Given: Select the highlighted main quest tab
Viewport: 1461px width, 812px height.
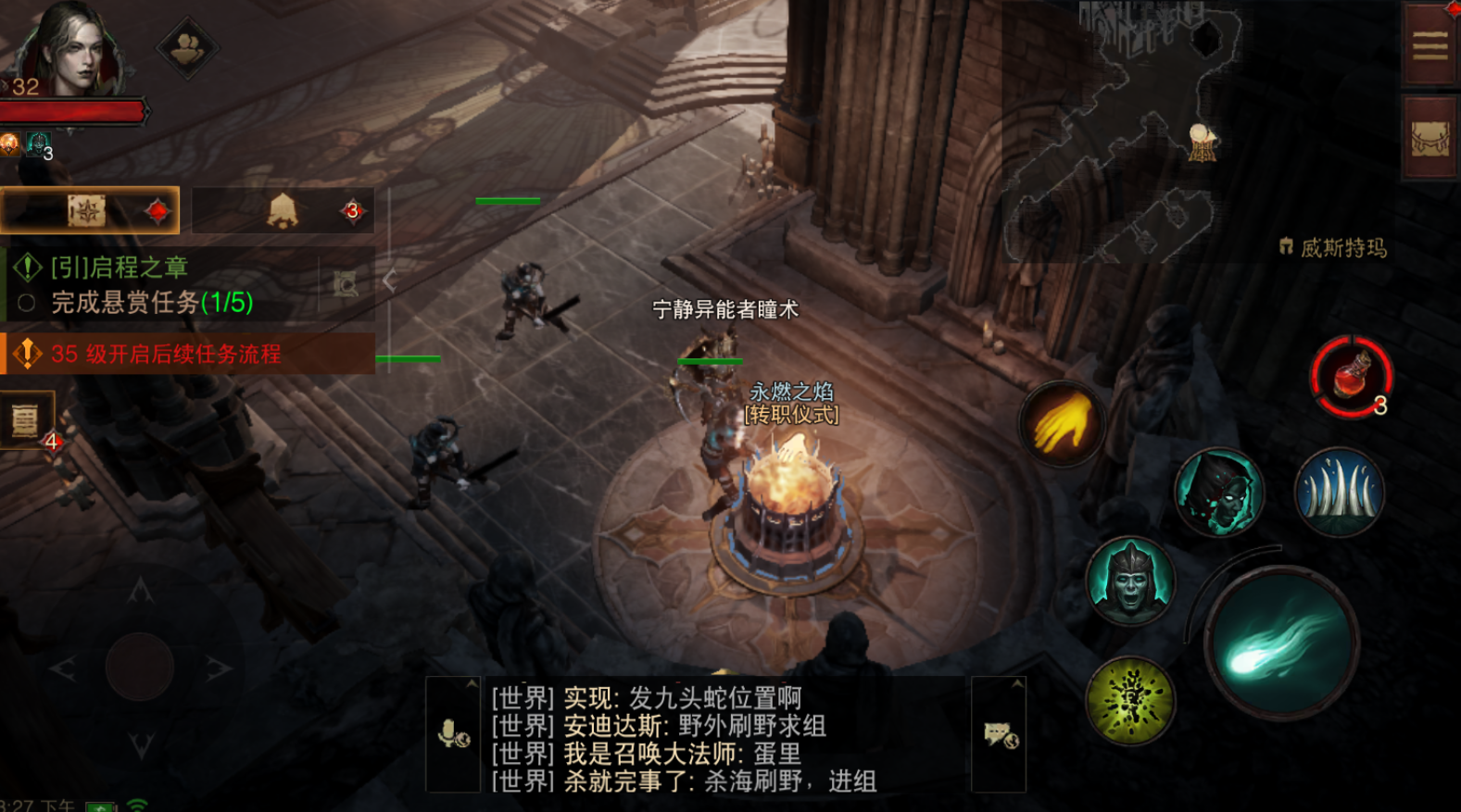Looking at the screenshot, I should click(90, 210).
